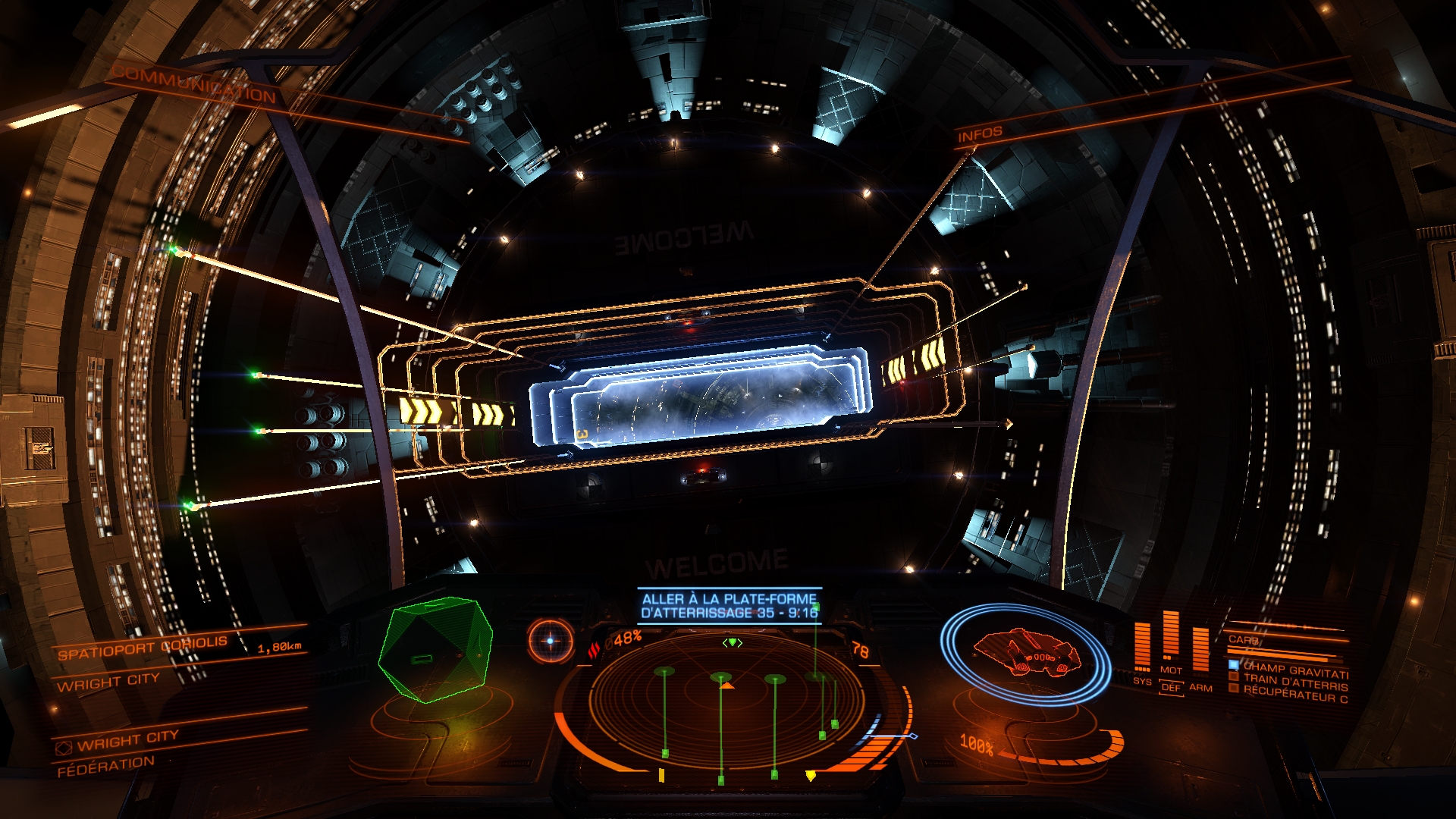1456x819 pixels.
Task: Select the green target station hologram
Action: (435, 650)
